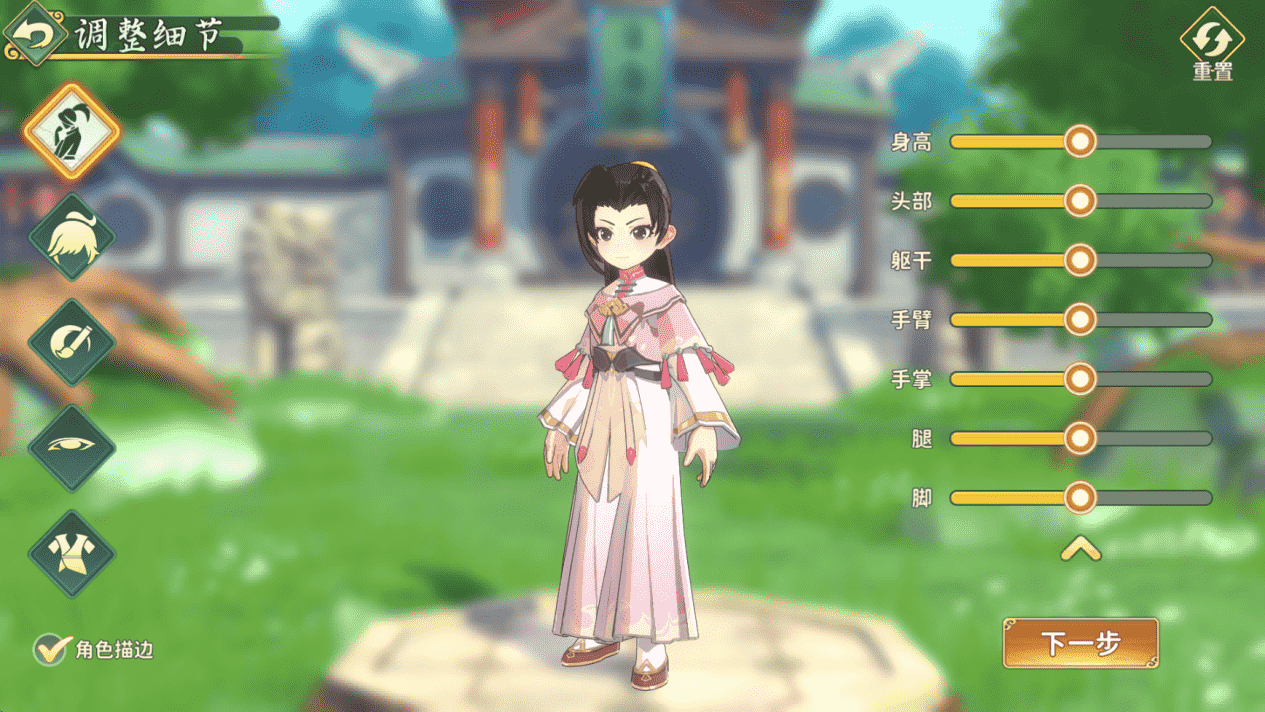The image size is (1265, 712).
Task: Switch to the hairstyle tab
Action: (x=72, y=237)
